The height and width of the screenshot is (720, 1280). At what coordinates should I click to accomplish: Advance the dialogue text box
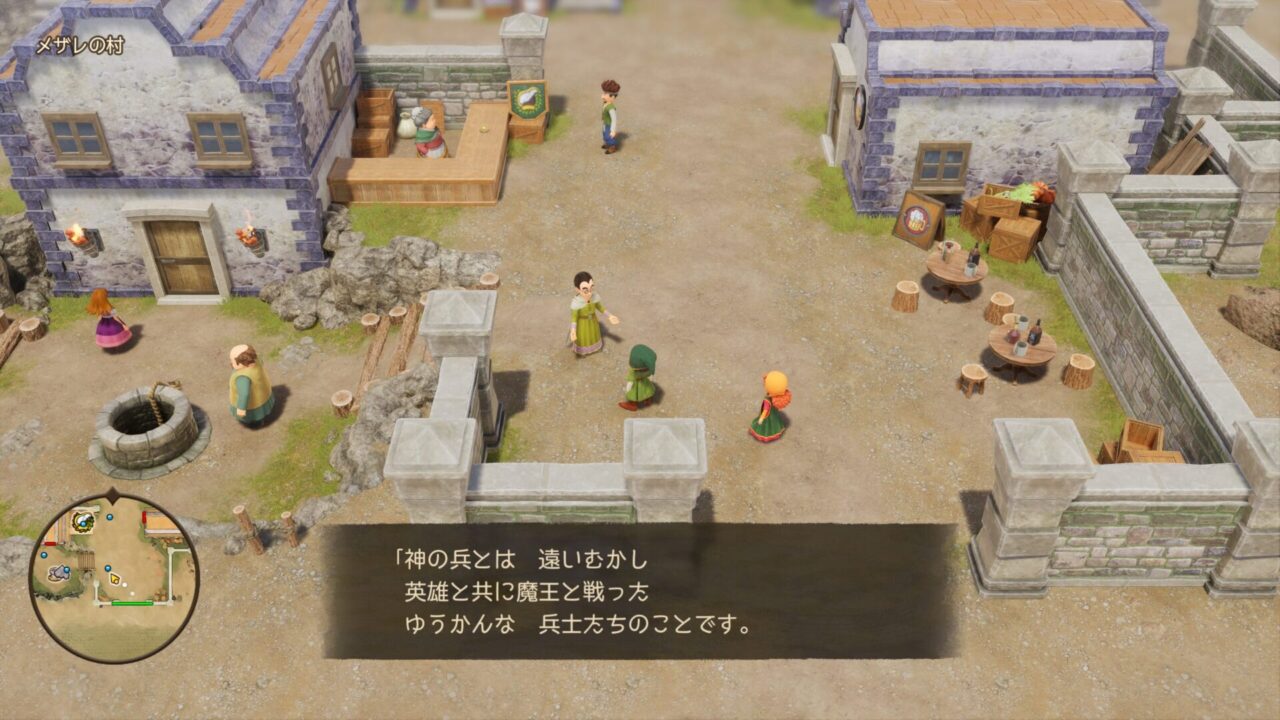640,590
